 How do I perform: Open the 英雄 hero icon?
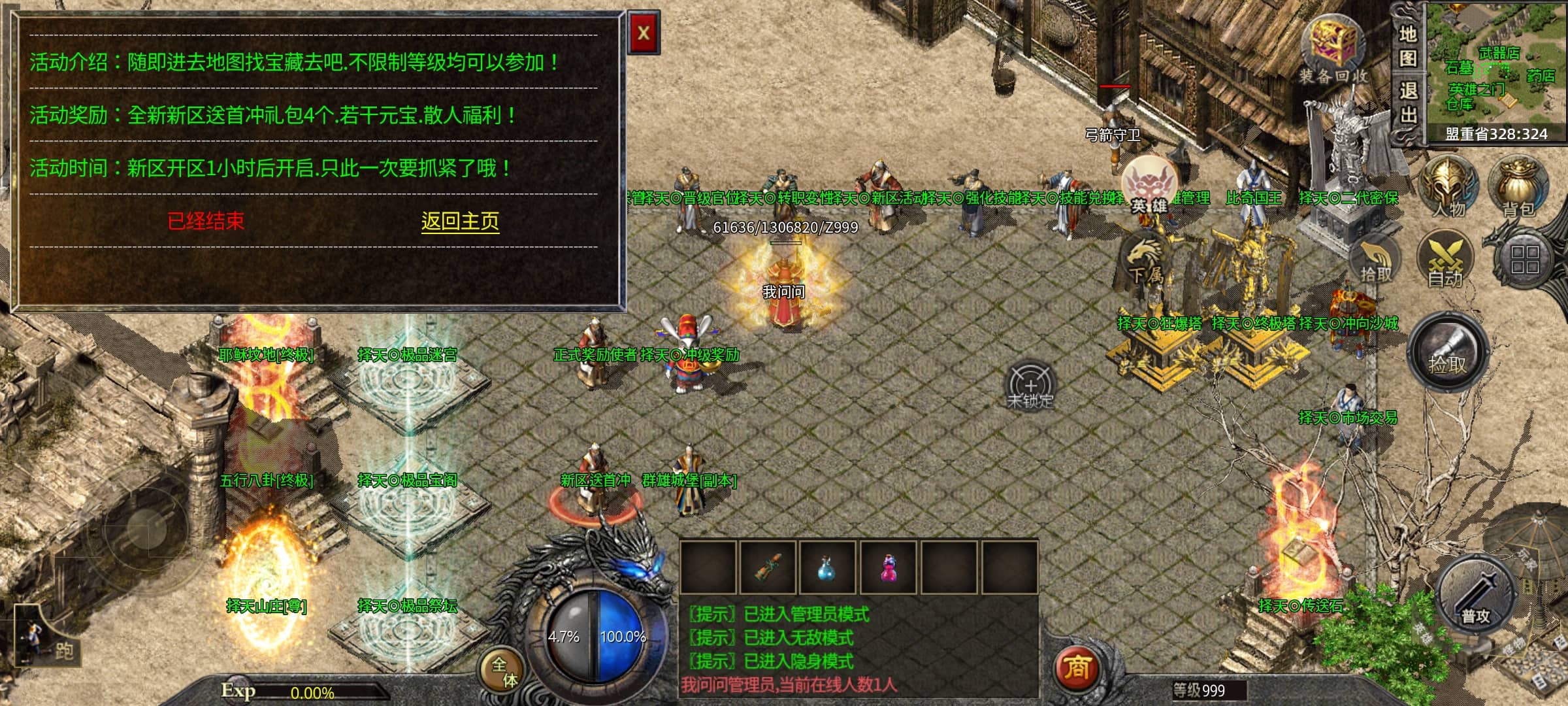pyautogui.click(x=1149, y=186)
